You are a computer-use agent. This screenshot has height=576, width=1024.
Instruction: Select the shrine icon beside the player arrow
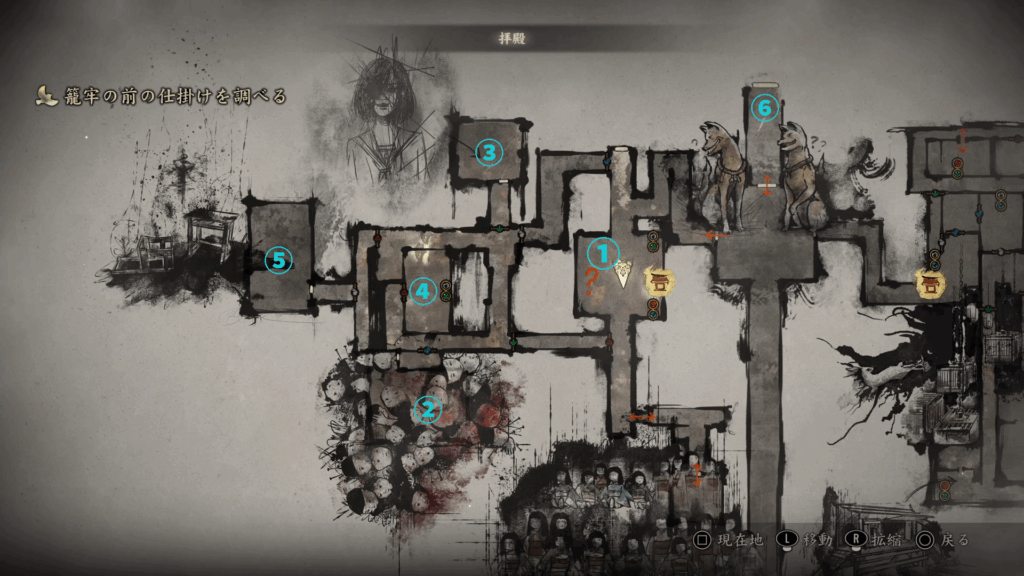659,282
